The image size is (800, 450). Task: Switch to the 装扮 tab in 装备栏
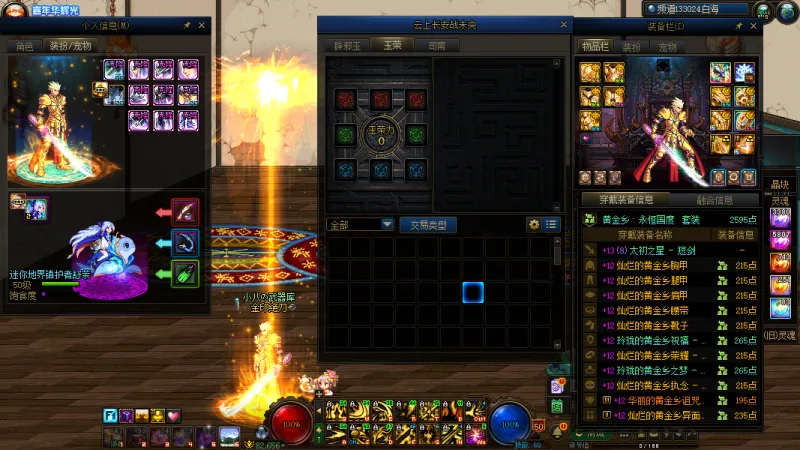click(x=632, y=47)
